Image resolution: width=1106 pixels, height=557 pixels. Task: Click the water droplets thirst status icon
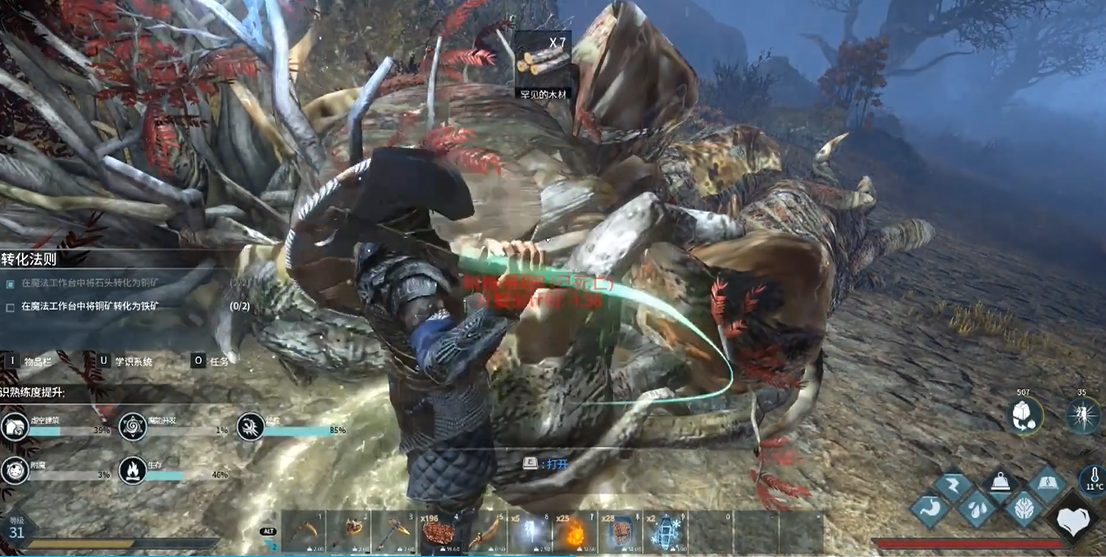click(975, 507)
